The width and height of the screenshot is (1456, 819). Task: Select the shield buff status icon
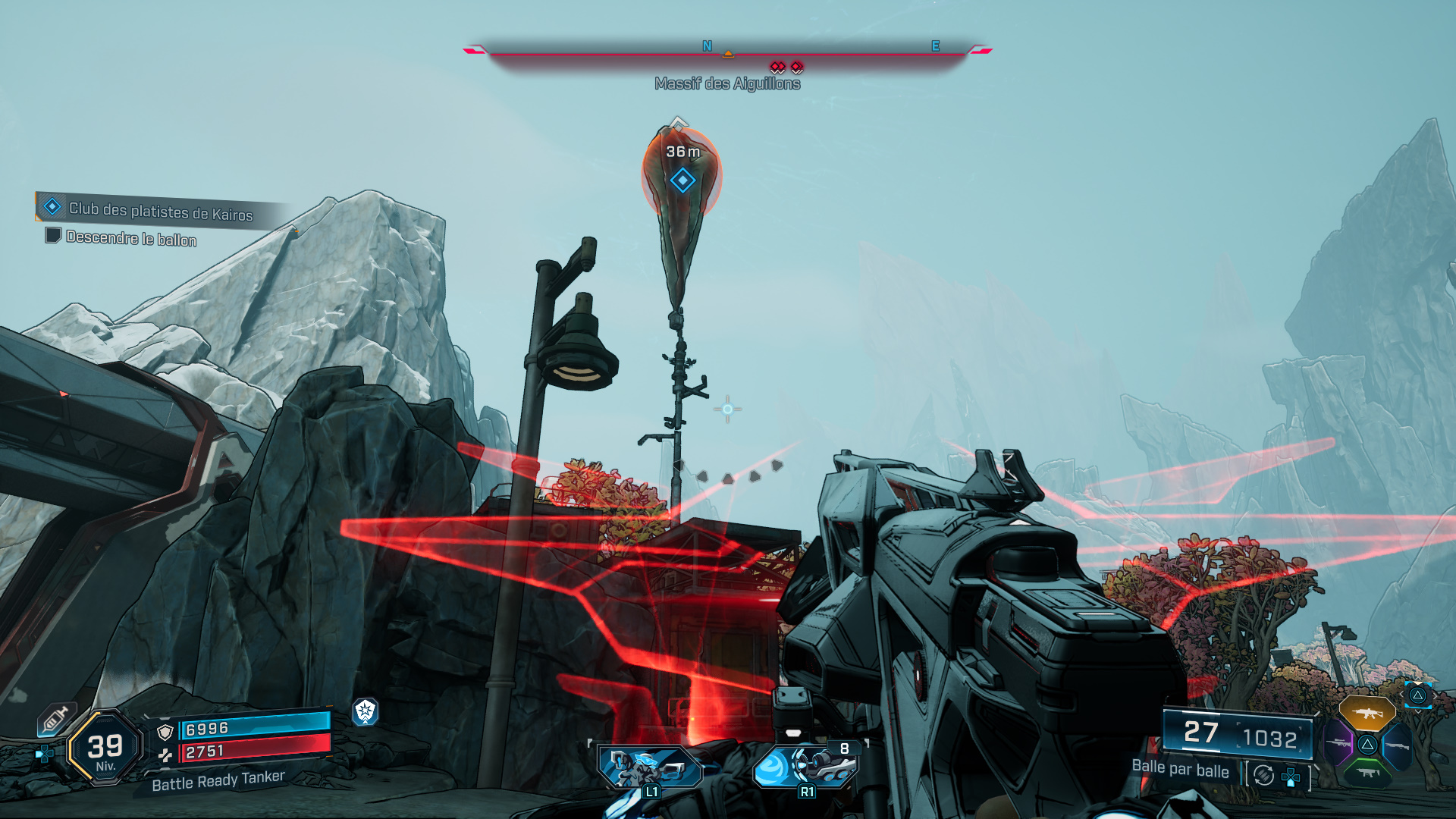[366, 711]
